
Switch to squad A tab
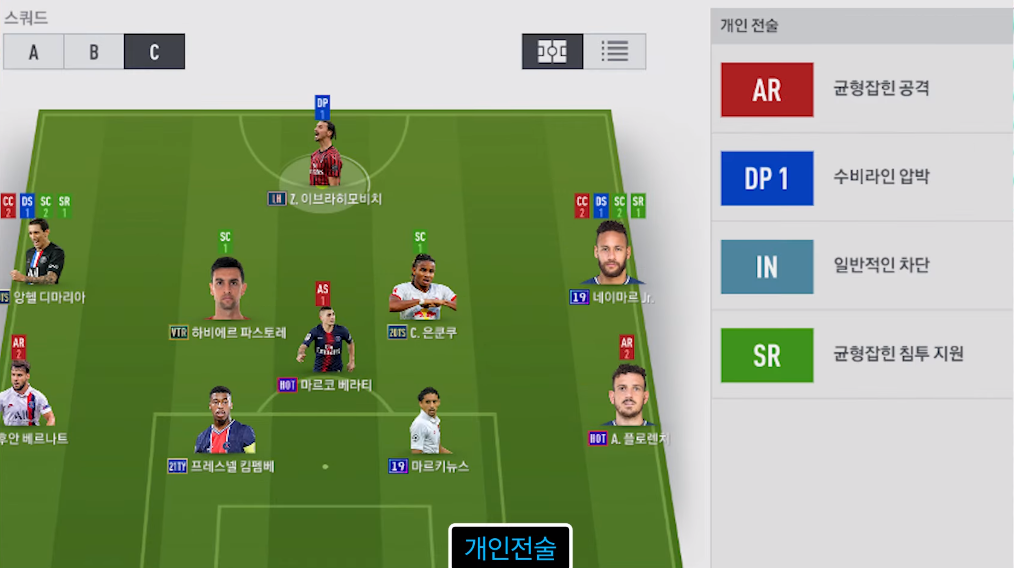tap(33, 52)
